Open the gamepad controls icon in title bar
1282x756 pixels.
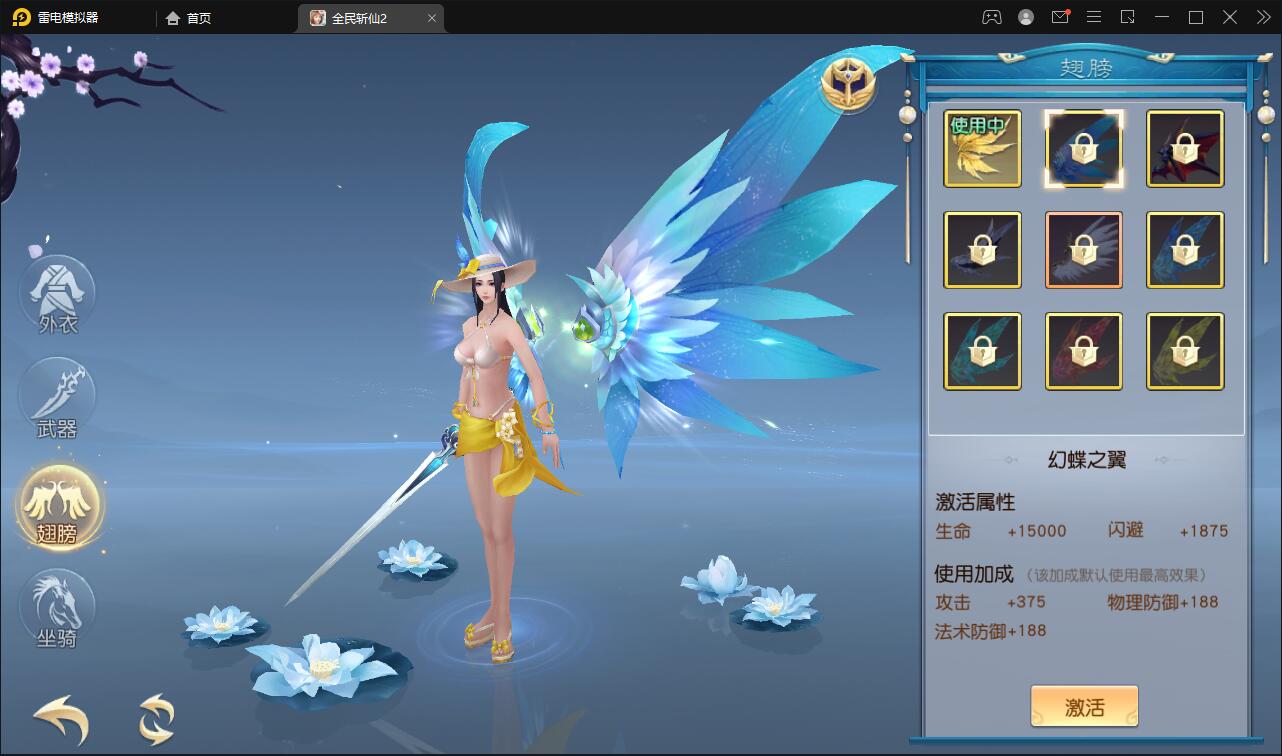pyautogui.click(x=992, y=17)
